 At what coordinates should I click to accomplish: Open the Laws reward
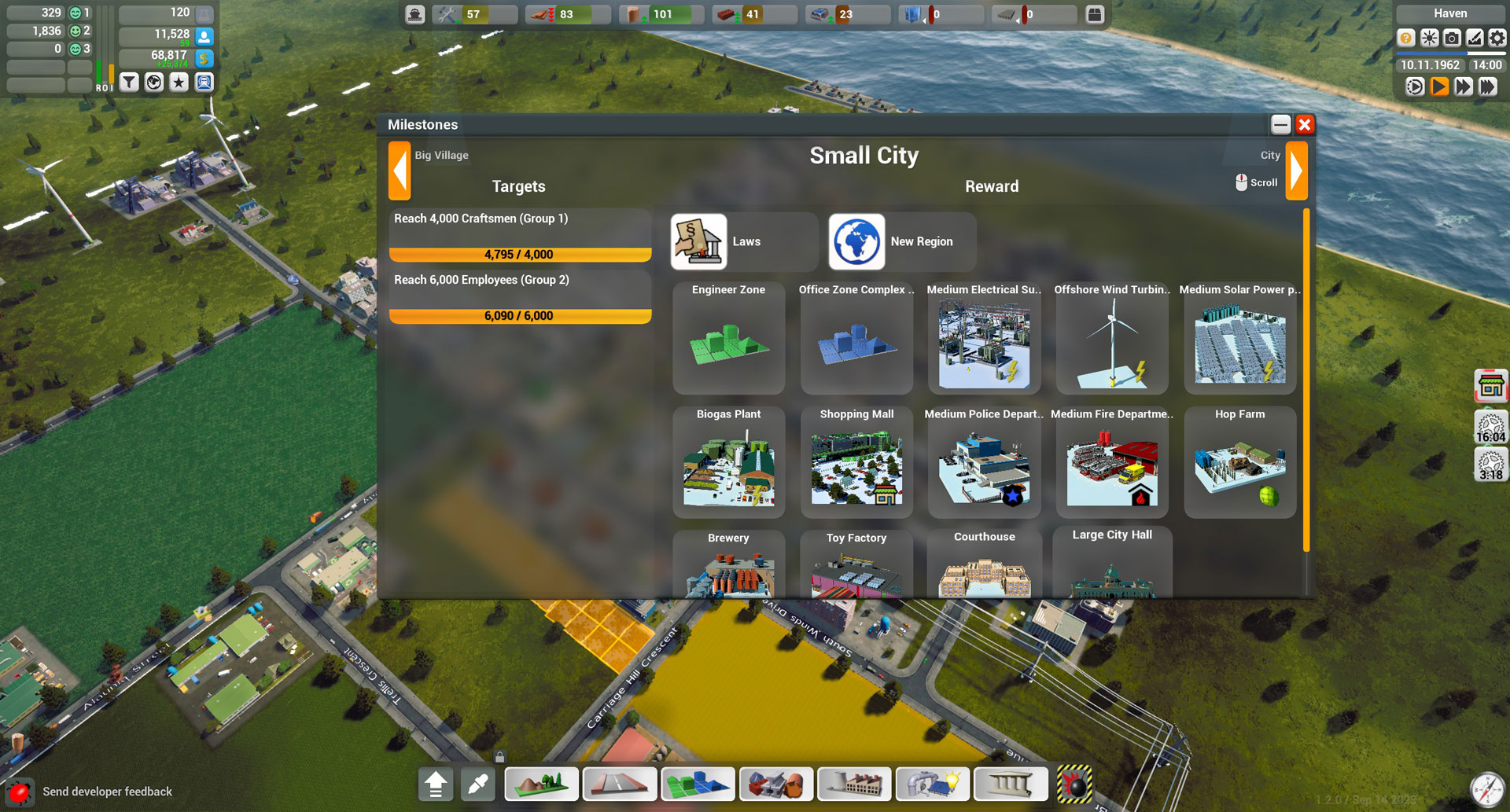point(742,241)
